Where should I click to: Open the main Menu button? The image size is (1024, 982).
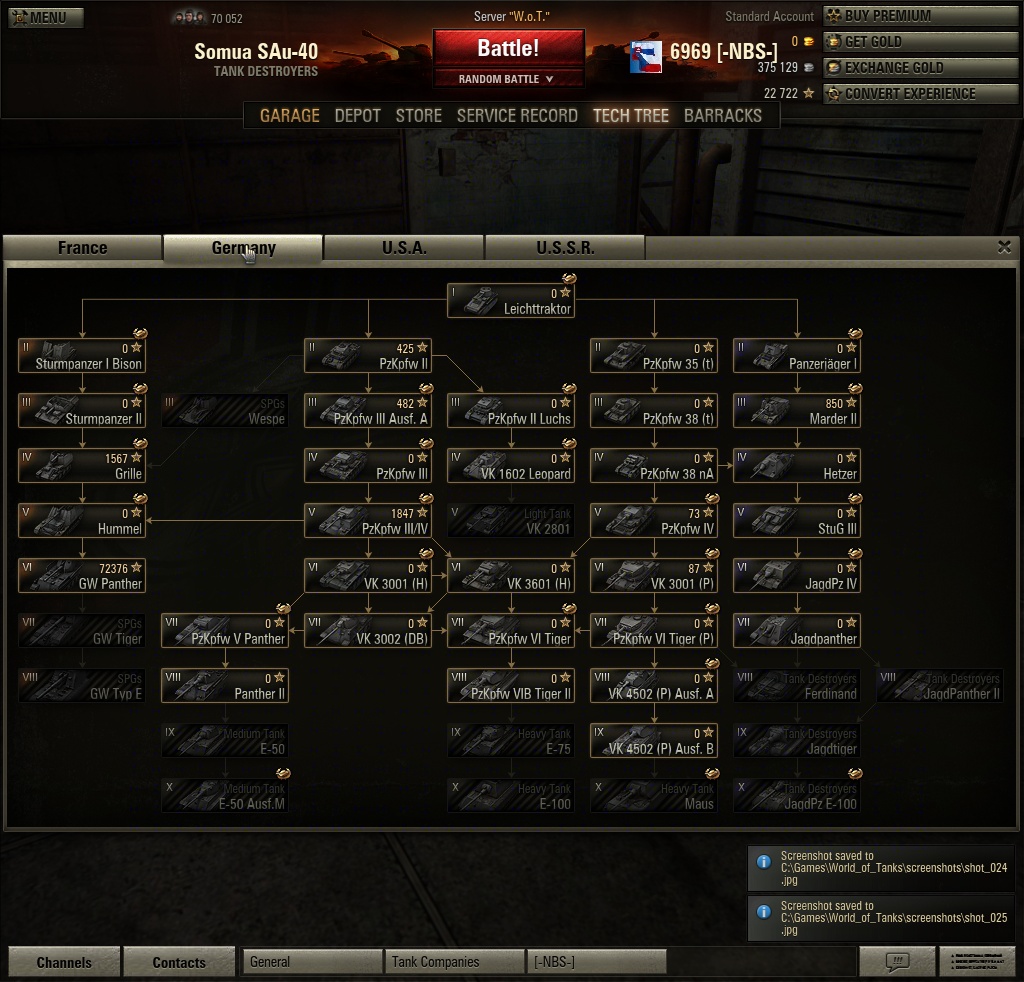[46, 17]
